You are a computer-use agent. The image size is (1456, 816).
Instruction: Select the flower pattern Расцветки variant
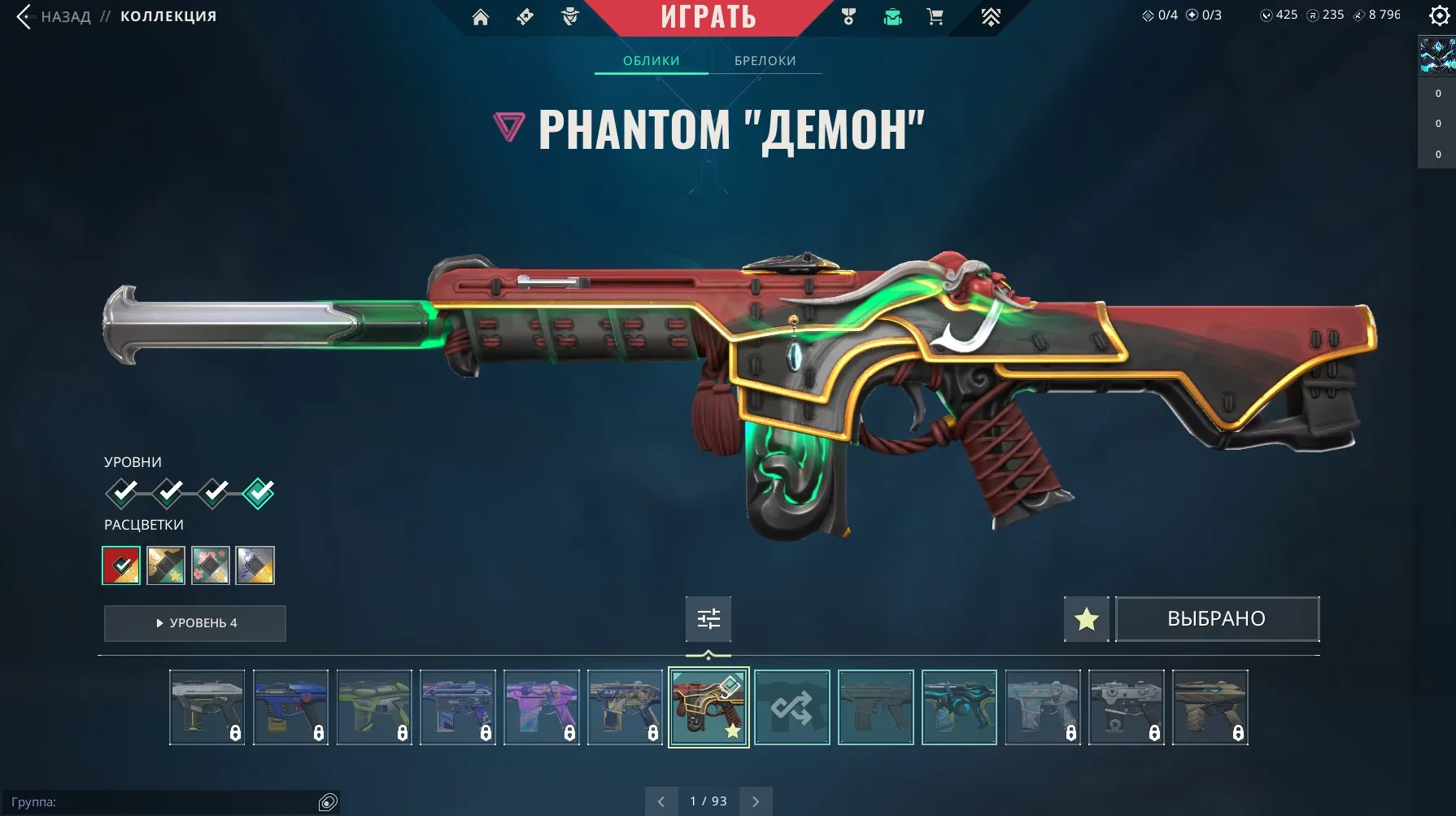click(x=210, y=565)
